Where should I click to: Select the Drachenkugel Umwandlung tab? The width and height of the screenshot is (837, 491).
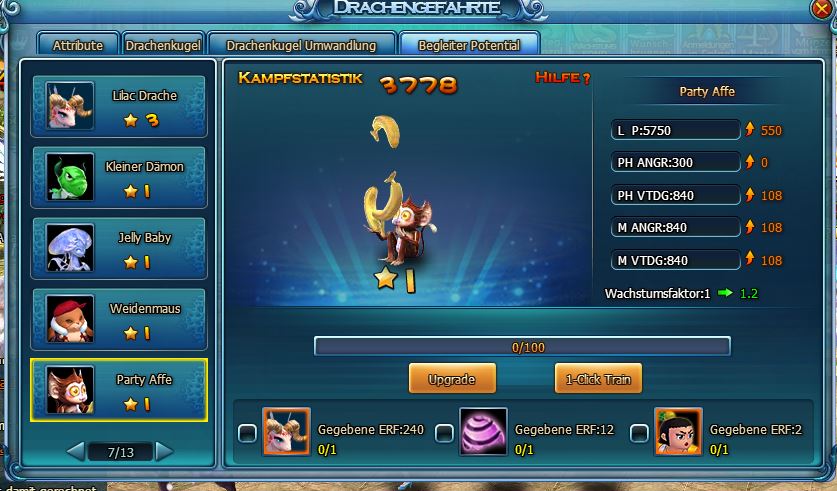pyautogui.click(x=301, y=45)
